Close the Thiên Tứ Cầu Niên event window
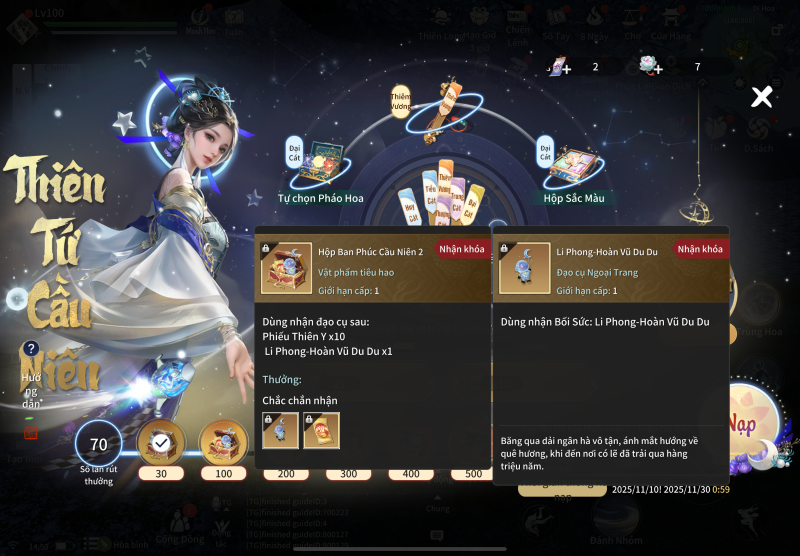Screen dimensions: 800x556 pos(762,97)
